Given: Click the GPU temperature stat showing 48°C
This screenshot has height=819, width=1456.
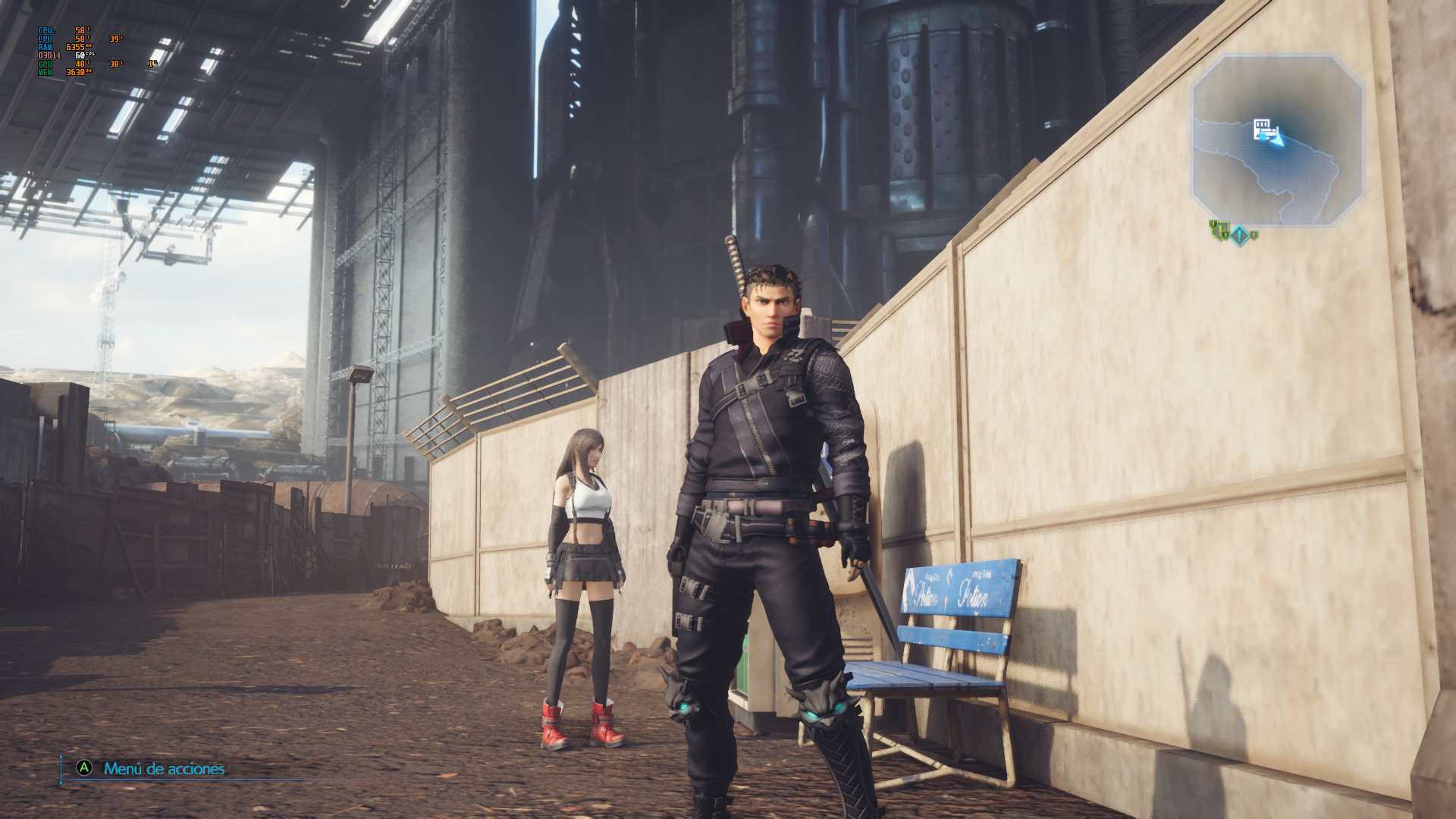Looking at the screenshot, I should point(80,64).
